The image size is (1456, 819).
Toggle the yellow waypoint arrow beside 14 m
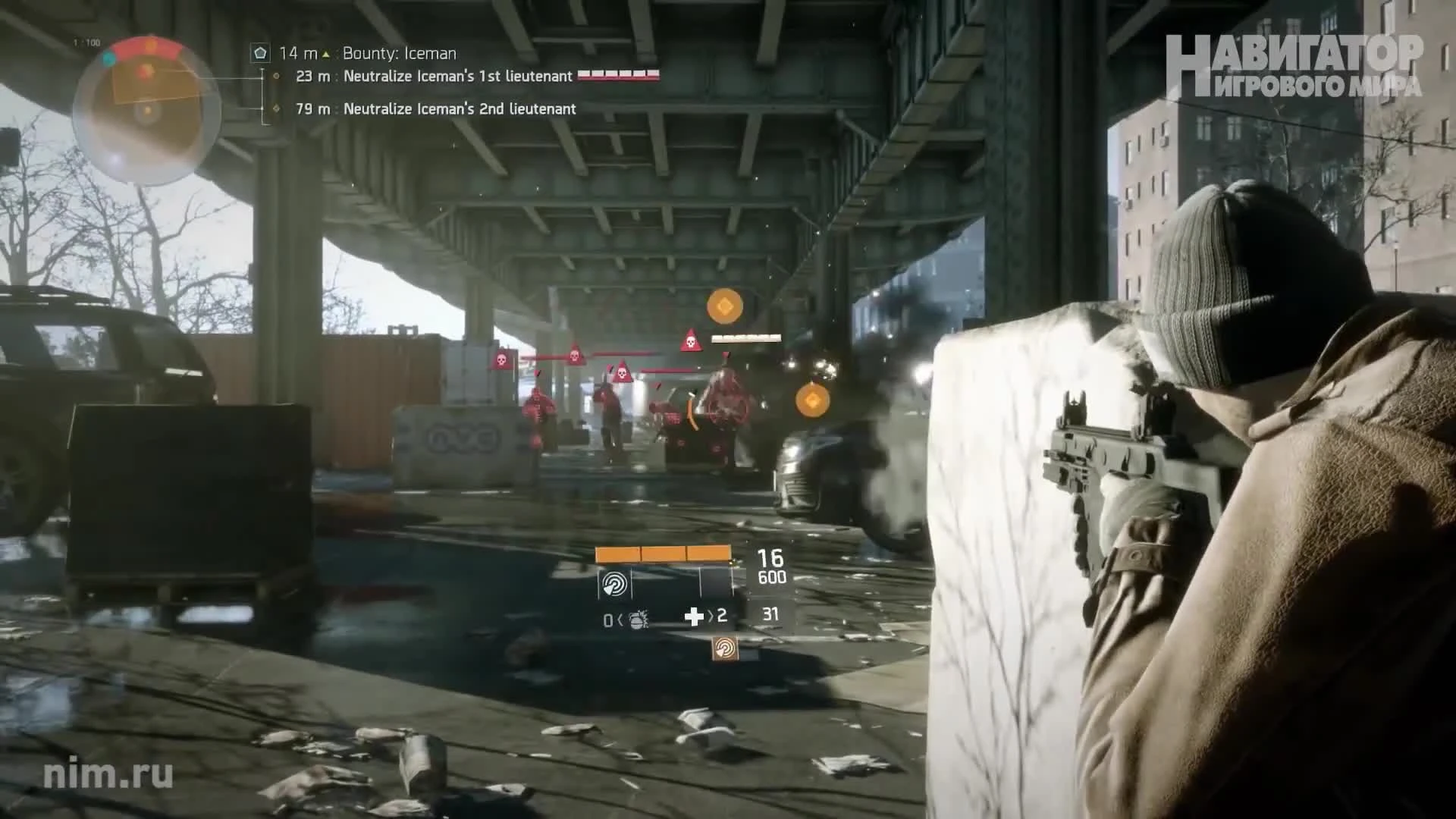[x=326, y=53]
